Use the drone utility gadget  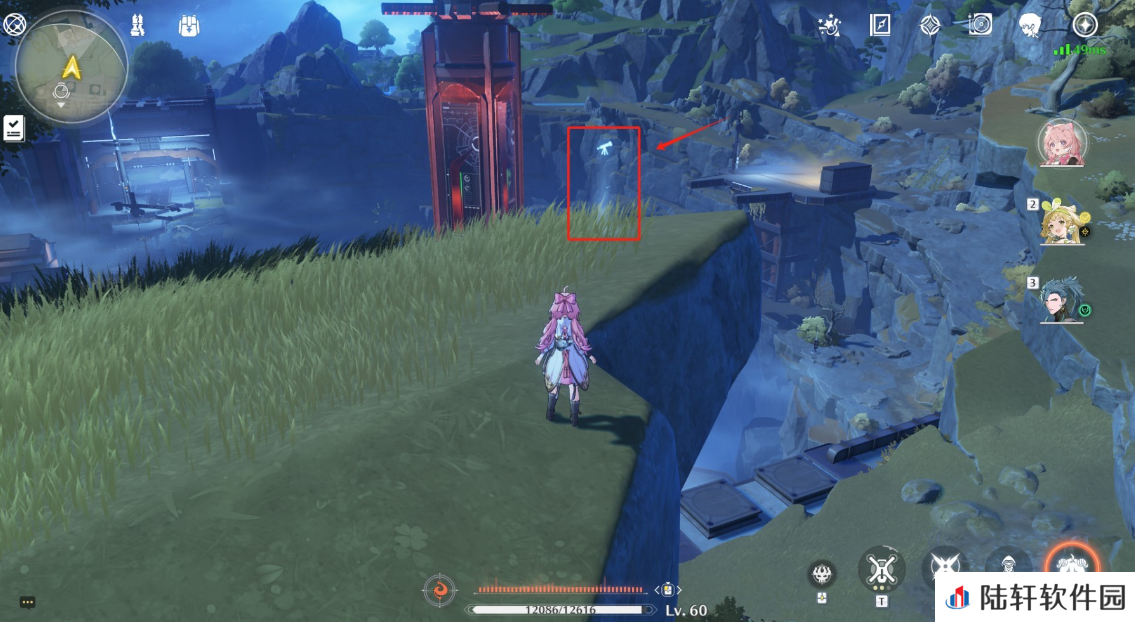point(881,570)
